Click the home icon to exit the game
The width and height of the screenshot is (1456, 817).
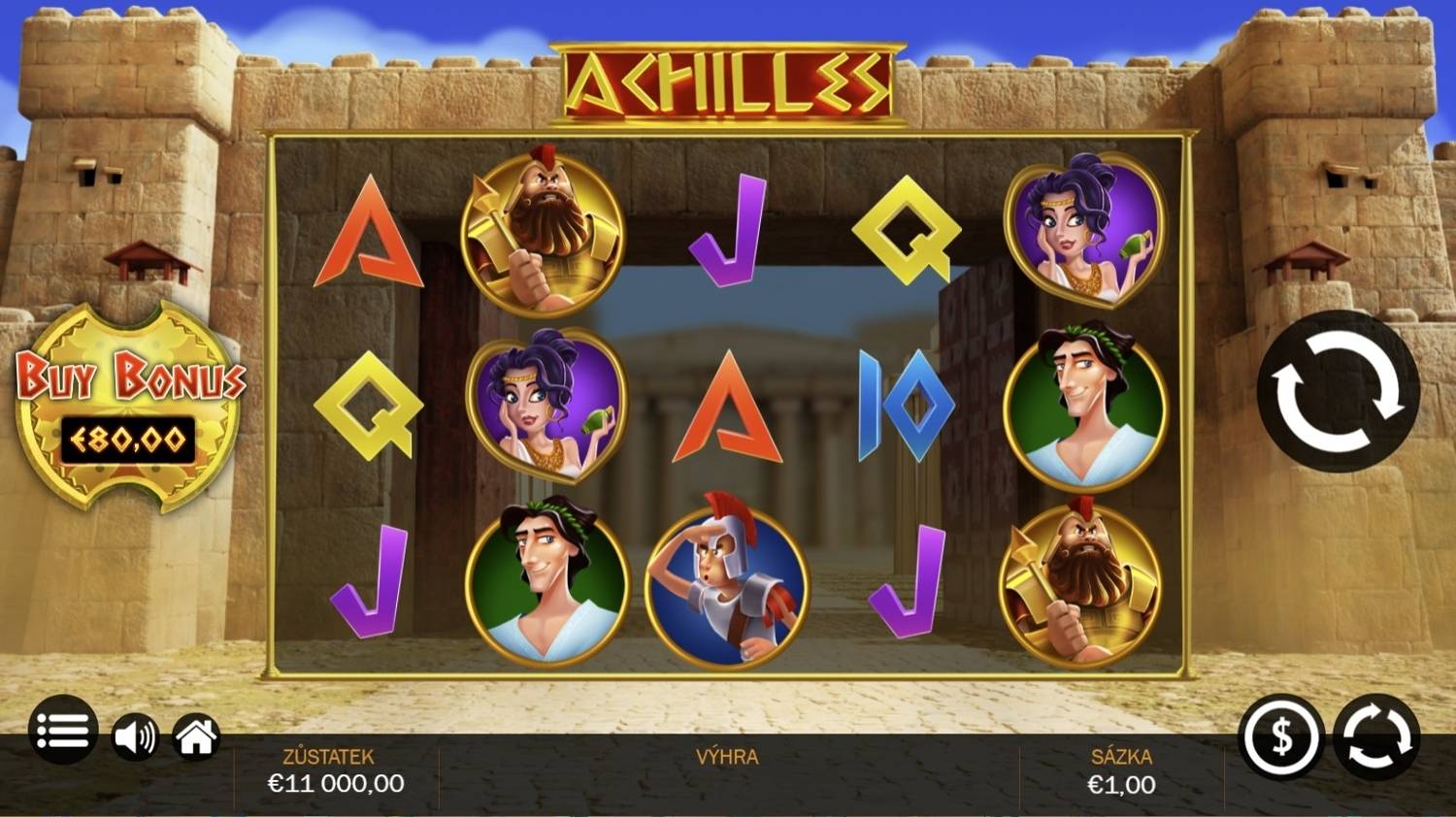[x=195, y=737]
